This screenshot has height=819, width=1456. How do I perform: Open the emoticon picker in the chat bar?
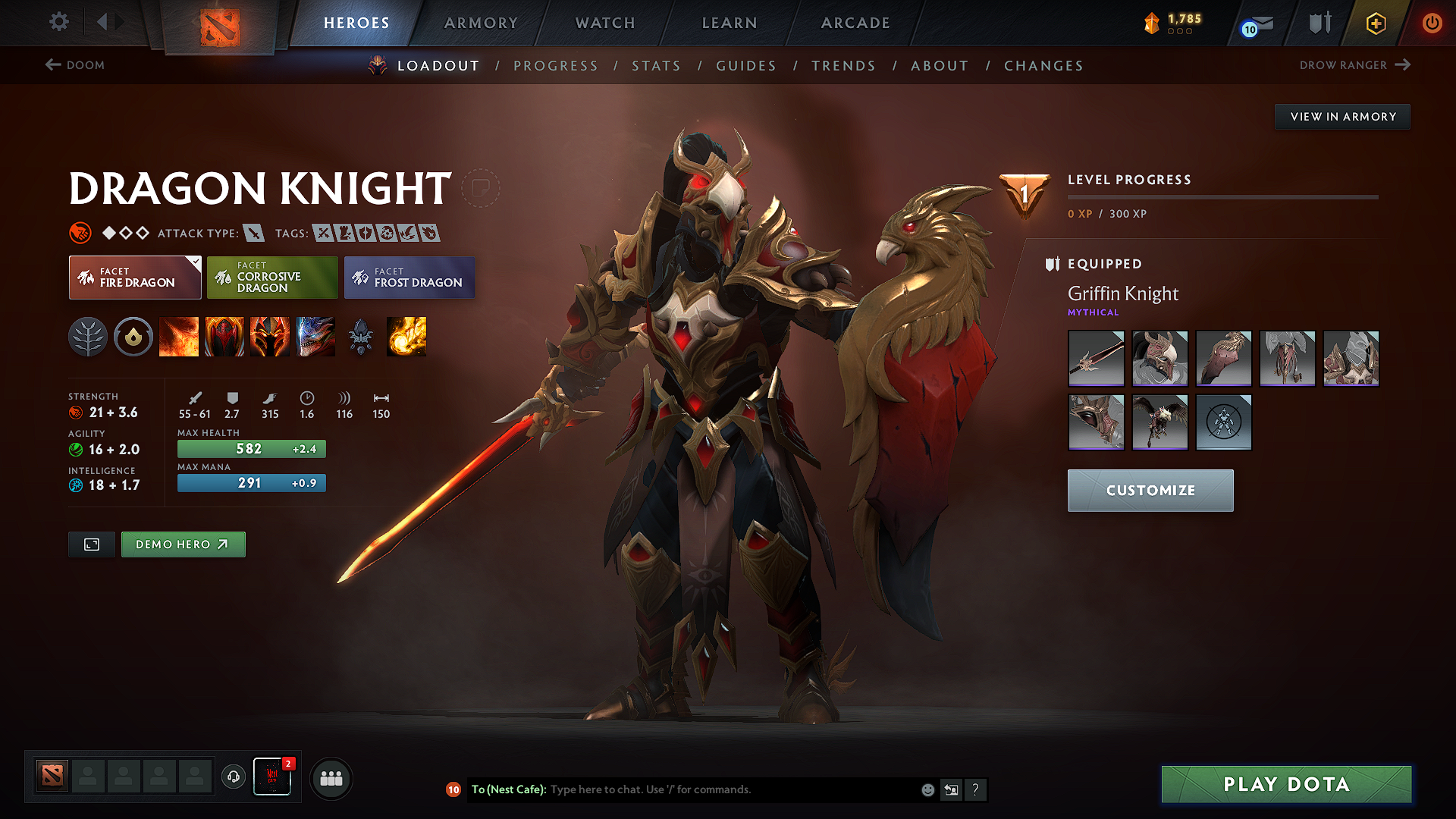[927, 789]
